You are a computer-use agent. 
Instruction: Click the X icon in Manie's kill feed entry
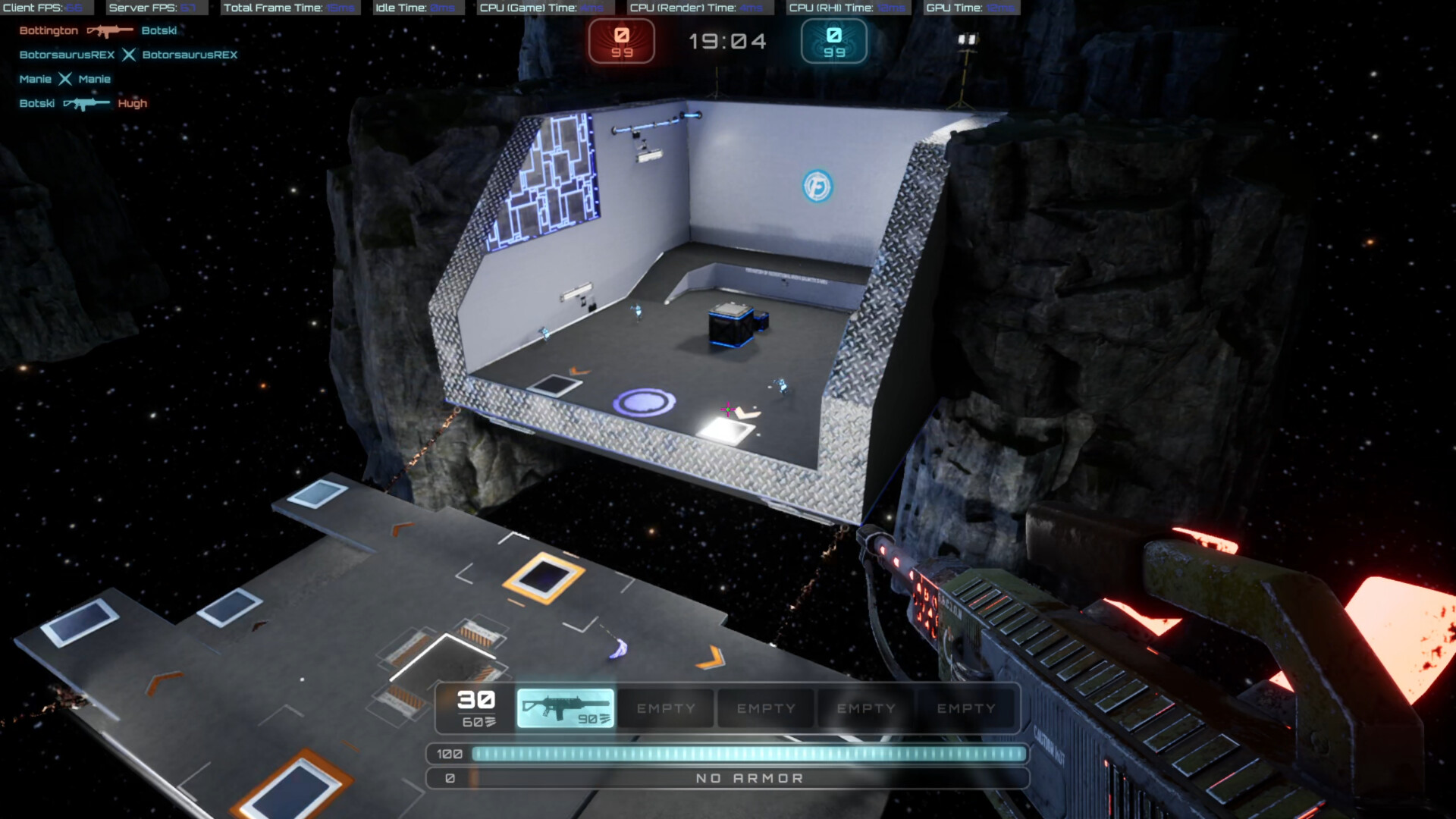(65, 79)
